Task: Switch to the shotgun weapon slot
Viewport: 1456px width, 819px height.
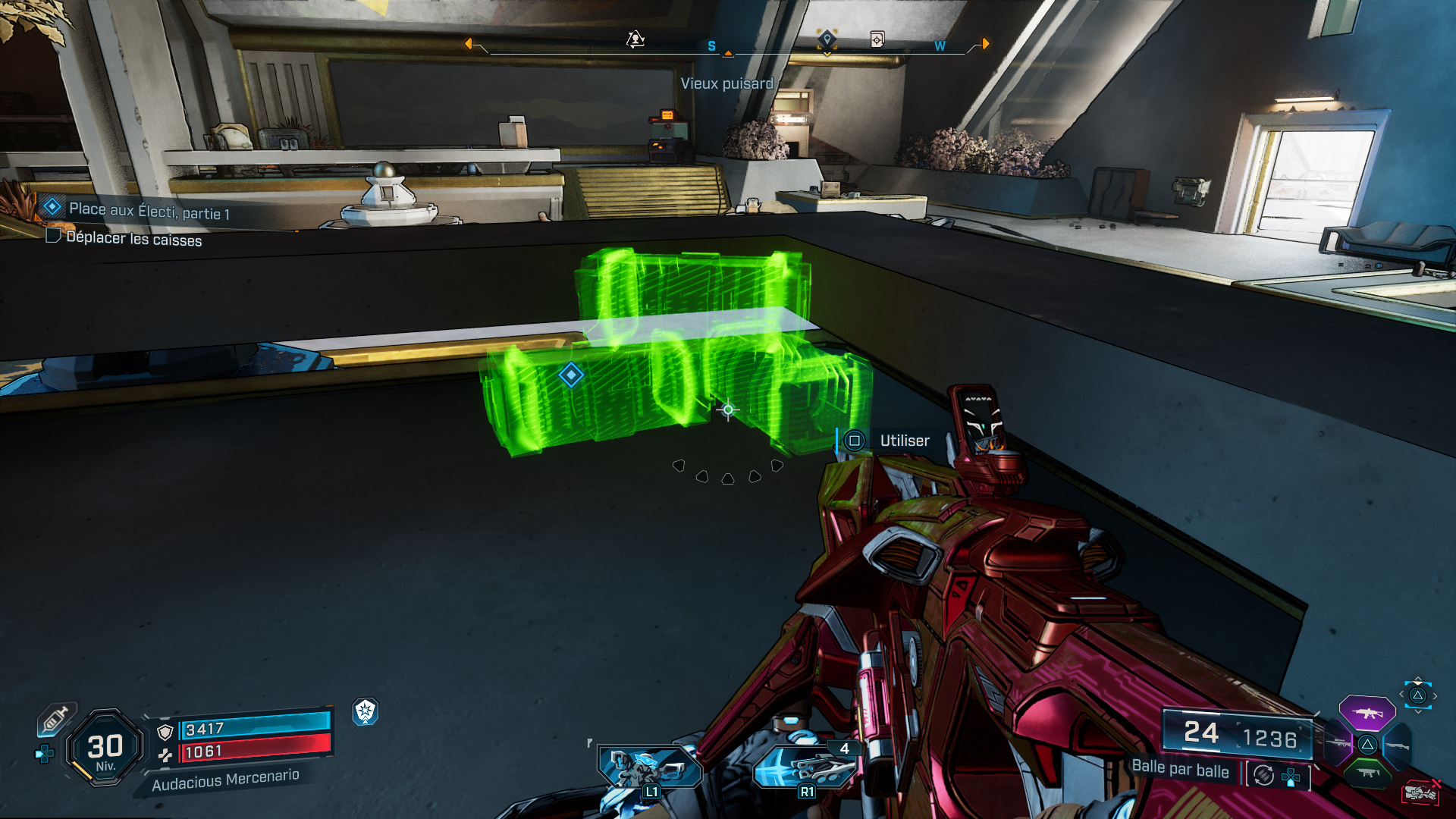Action: (x=1397, y=746)
